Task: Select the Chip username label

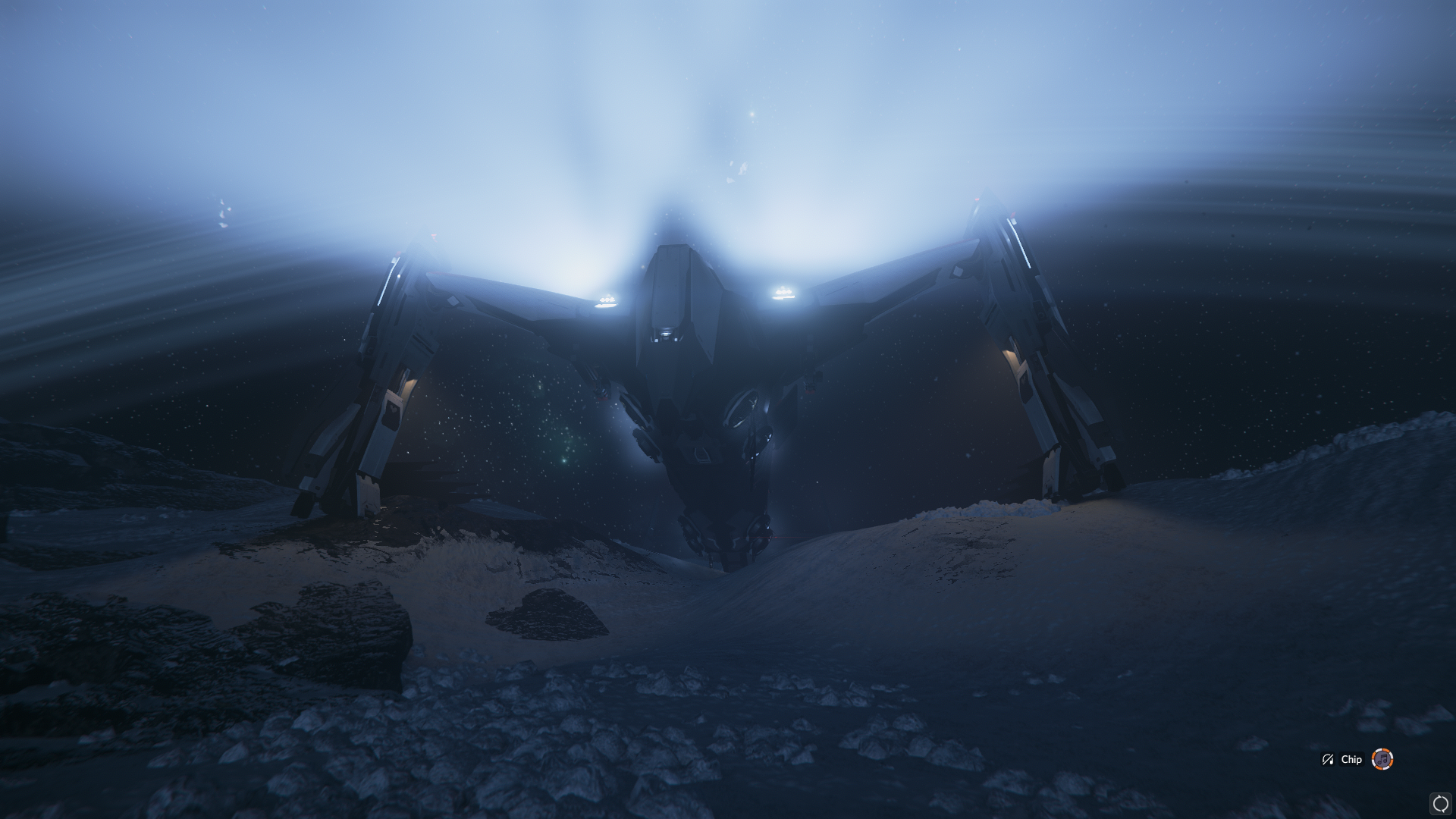Action: point(1351,759)
